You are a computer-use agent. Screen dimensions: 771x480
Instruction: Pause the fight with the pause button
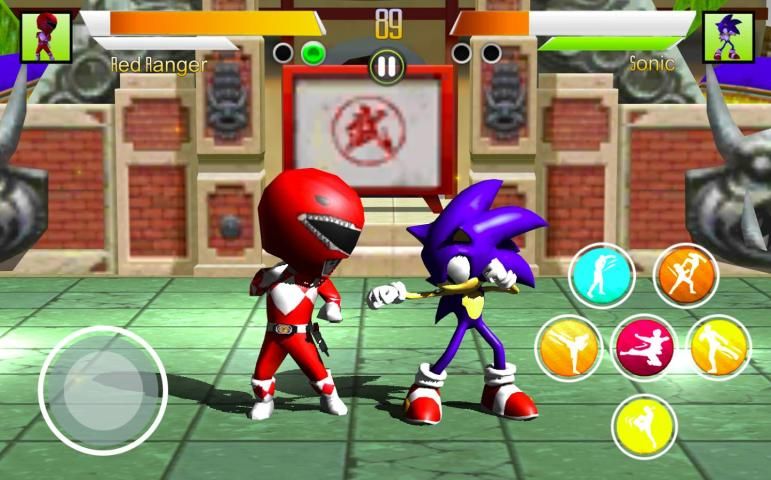386,66
